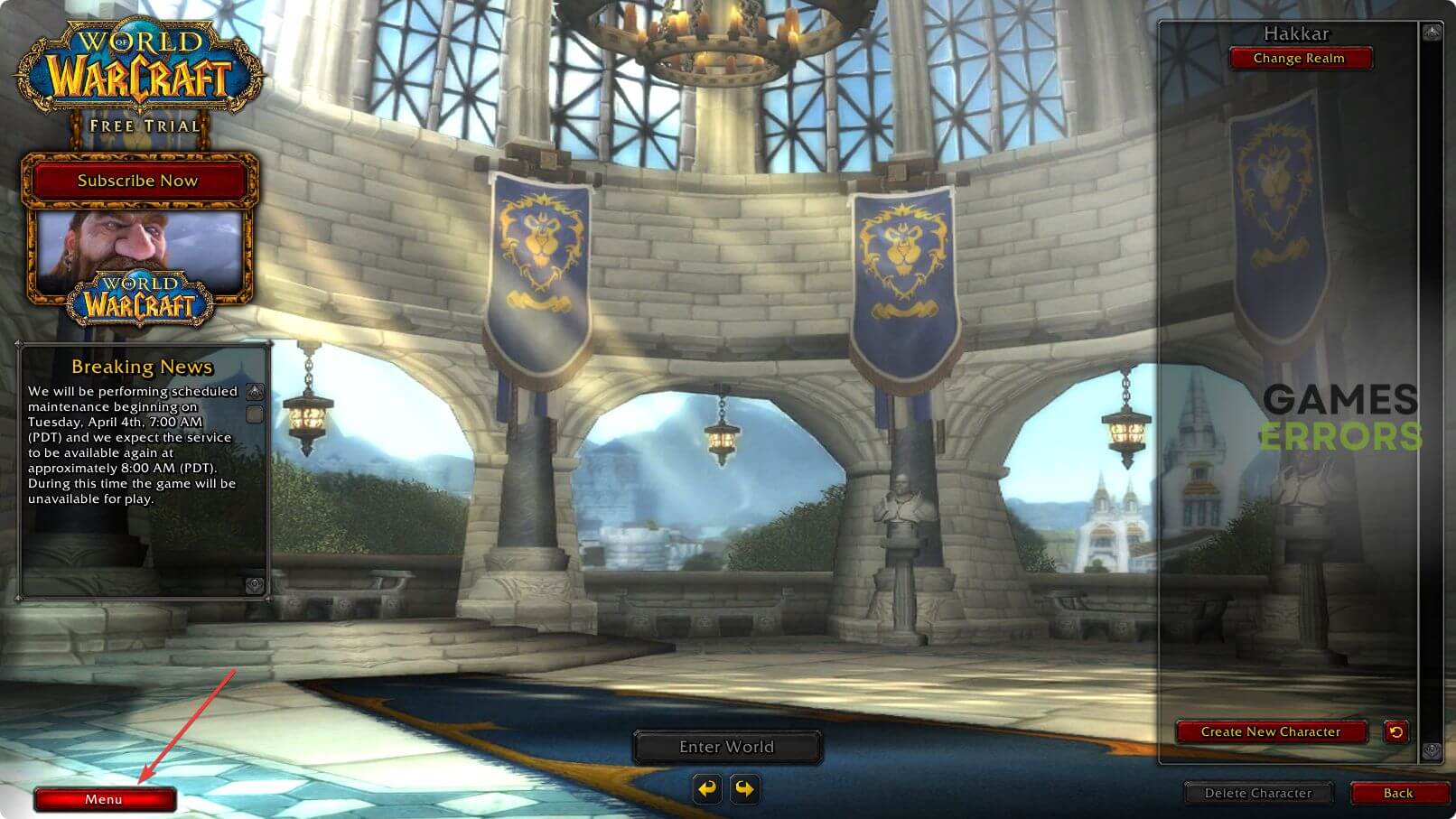Open the Menu button
1456x819 pixels.
105,799
